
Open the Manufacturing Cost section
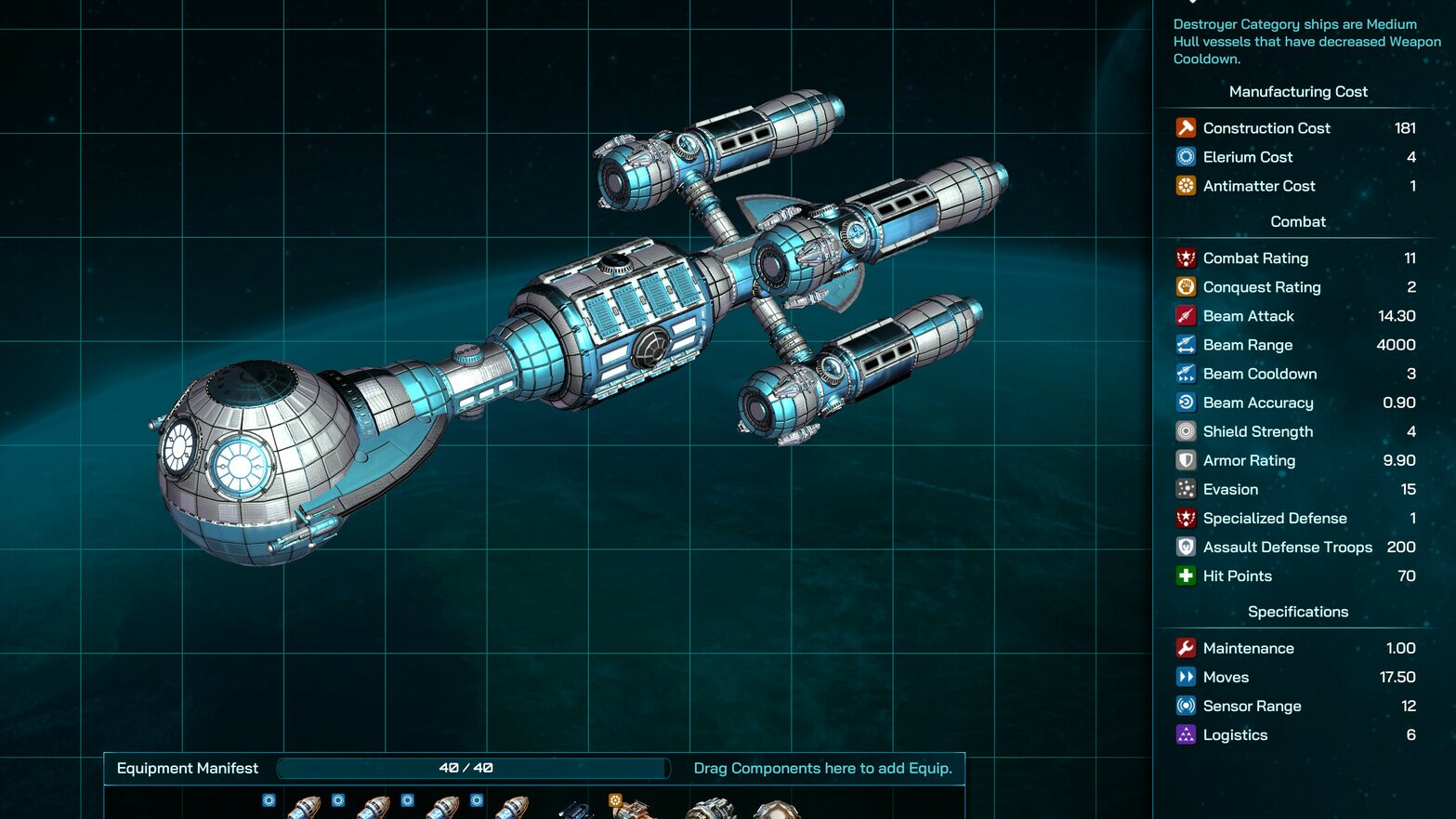tap(1297, 91)
